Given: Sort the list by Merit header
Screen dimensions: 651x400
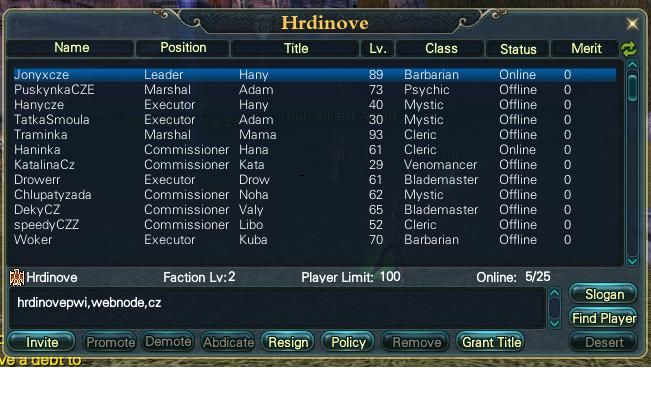Looking at the screenshot, I should point(586,48).
